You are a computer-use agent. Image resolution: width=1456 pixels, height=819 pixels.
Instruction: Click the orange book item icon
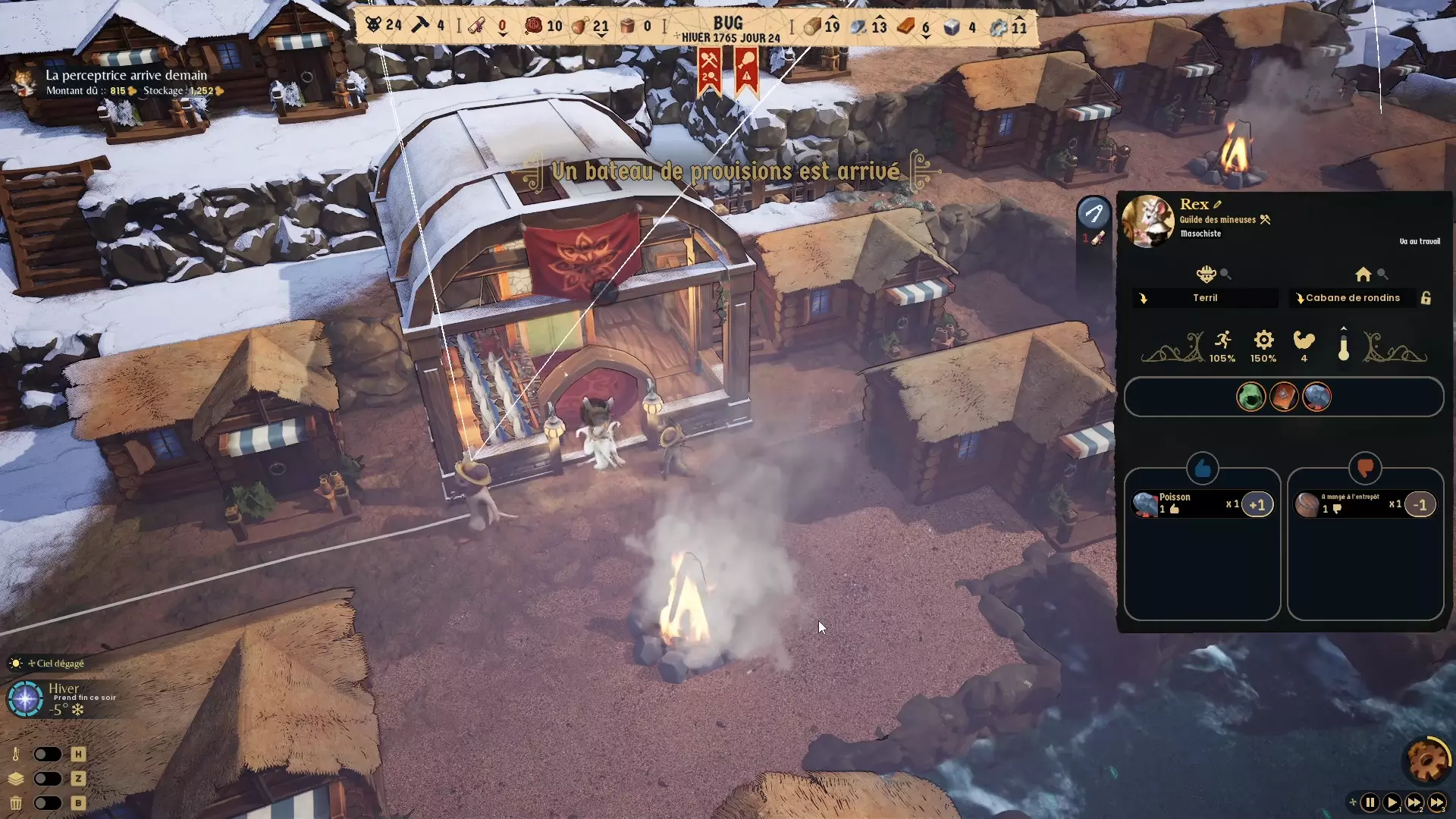click(x=1284, y=397)
